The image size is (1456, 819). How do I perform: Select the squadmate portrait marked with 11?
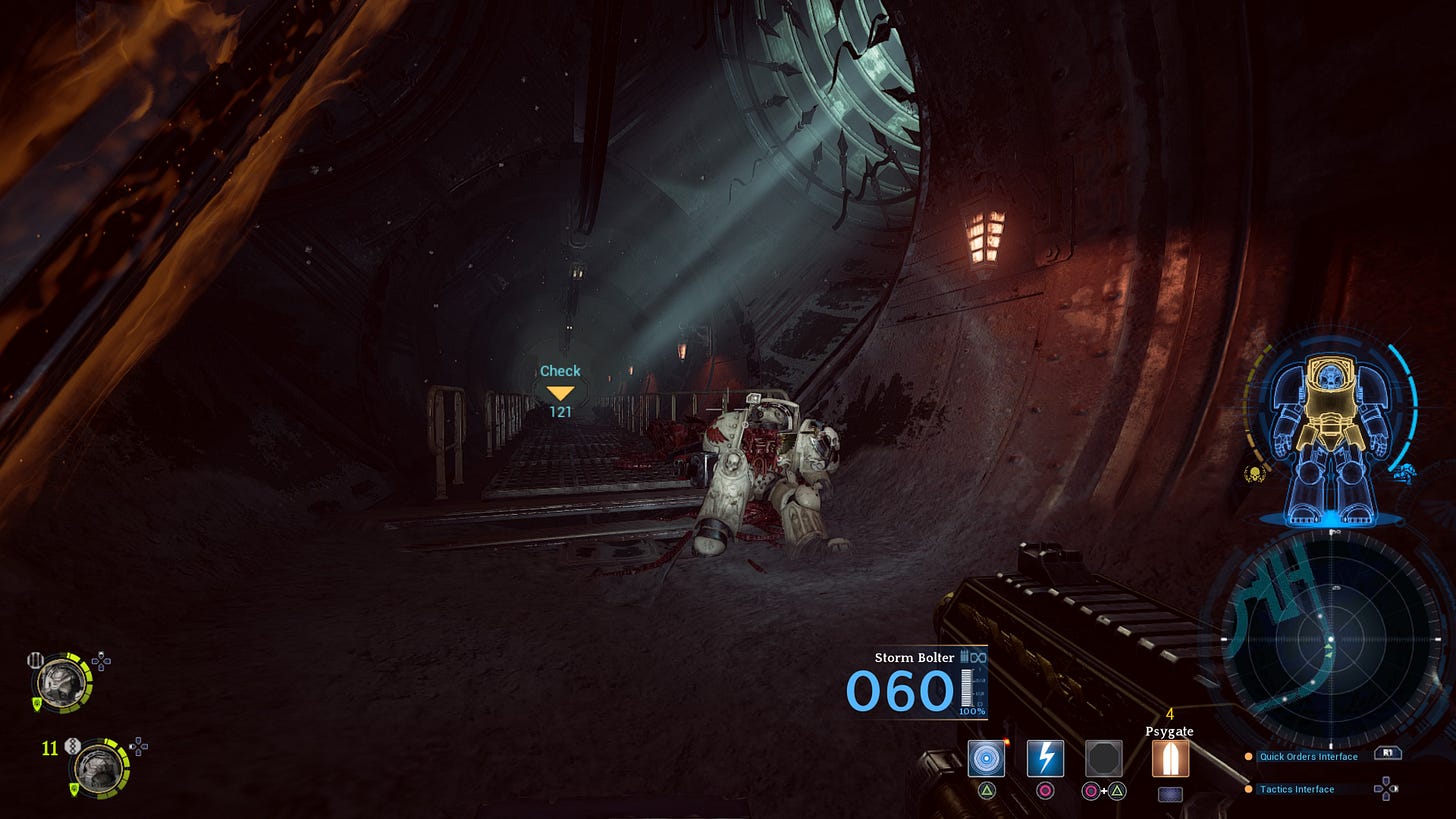[x=98, y=768]
